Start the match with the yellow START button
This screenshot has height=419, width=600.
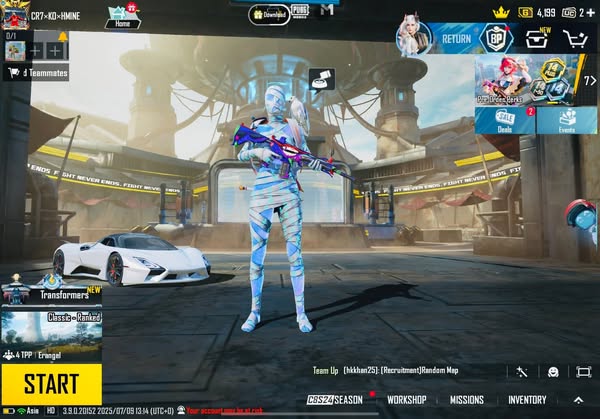point(51,383)
